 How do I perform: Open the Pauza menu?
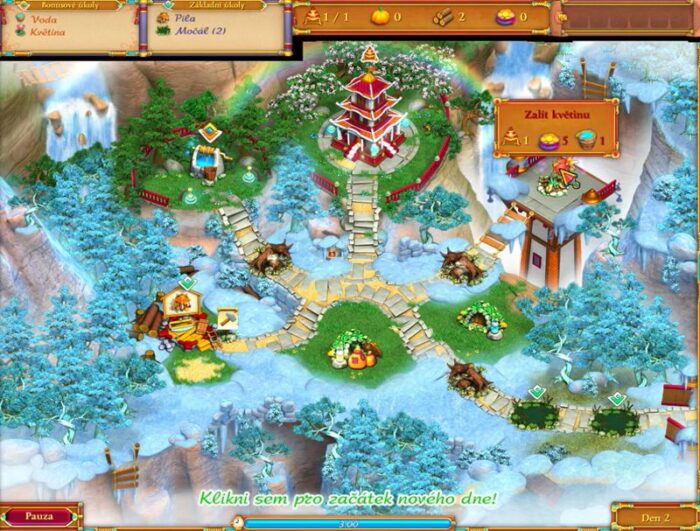(39, 517)
